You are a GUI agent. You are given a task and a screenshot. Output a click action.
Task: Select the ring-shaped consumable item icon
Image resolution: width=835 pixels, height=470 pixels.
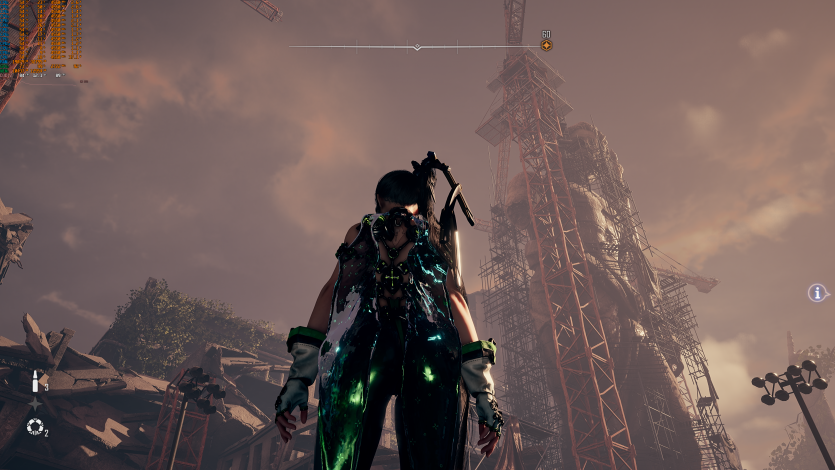point(35,427)
